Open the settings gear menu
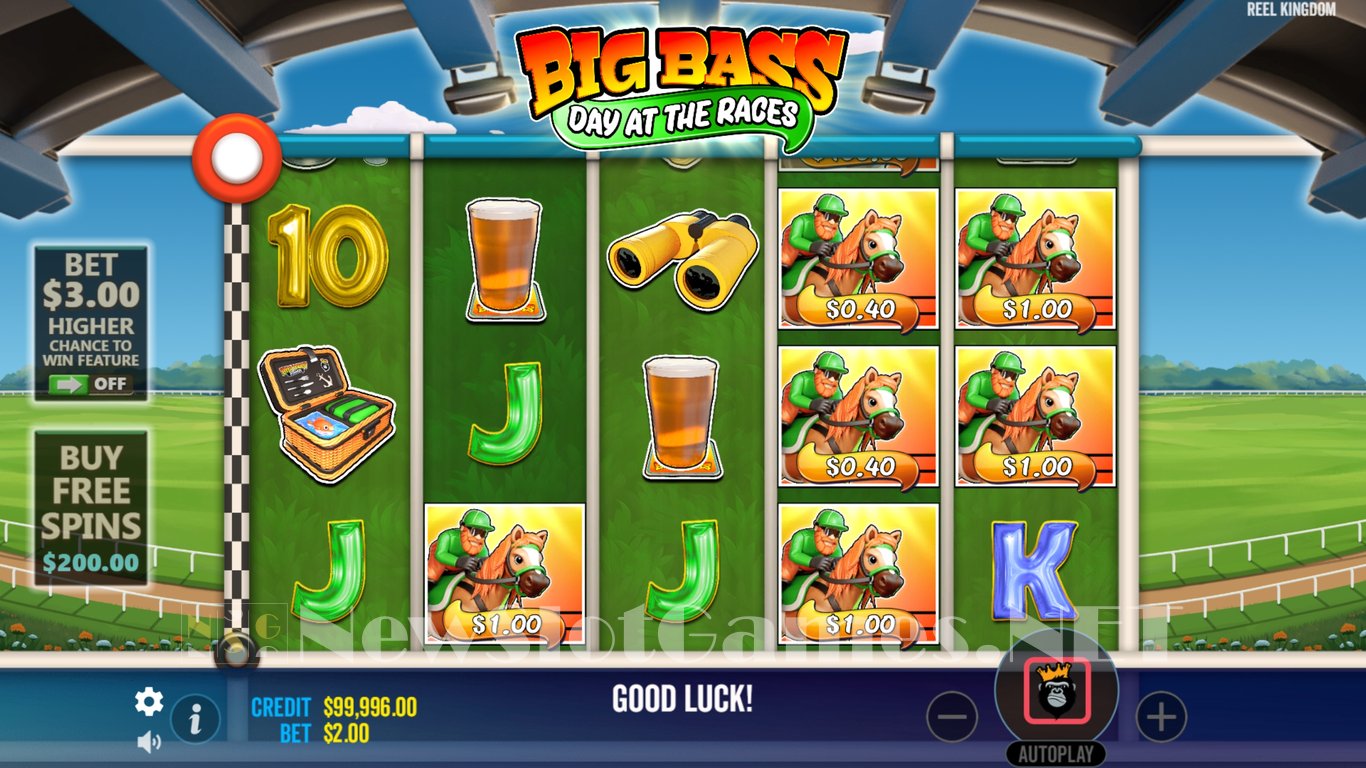The image size is (1366, 768). coord(149,702)
